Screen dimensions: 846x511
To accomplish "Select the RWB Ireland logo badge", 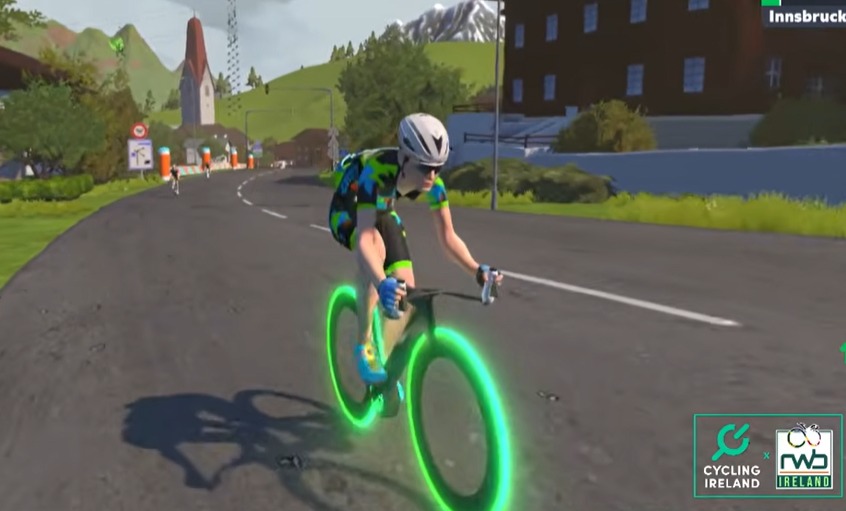I will (x=805, y=456).
